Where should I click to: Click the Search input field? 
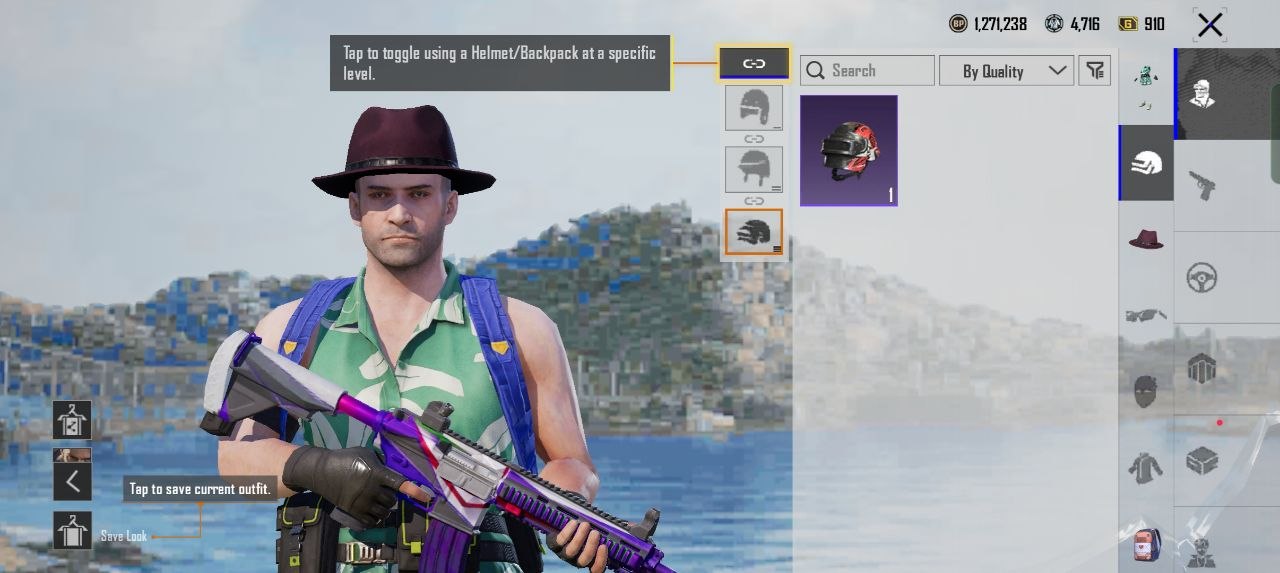(868, 71)
